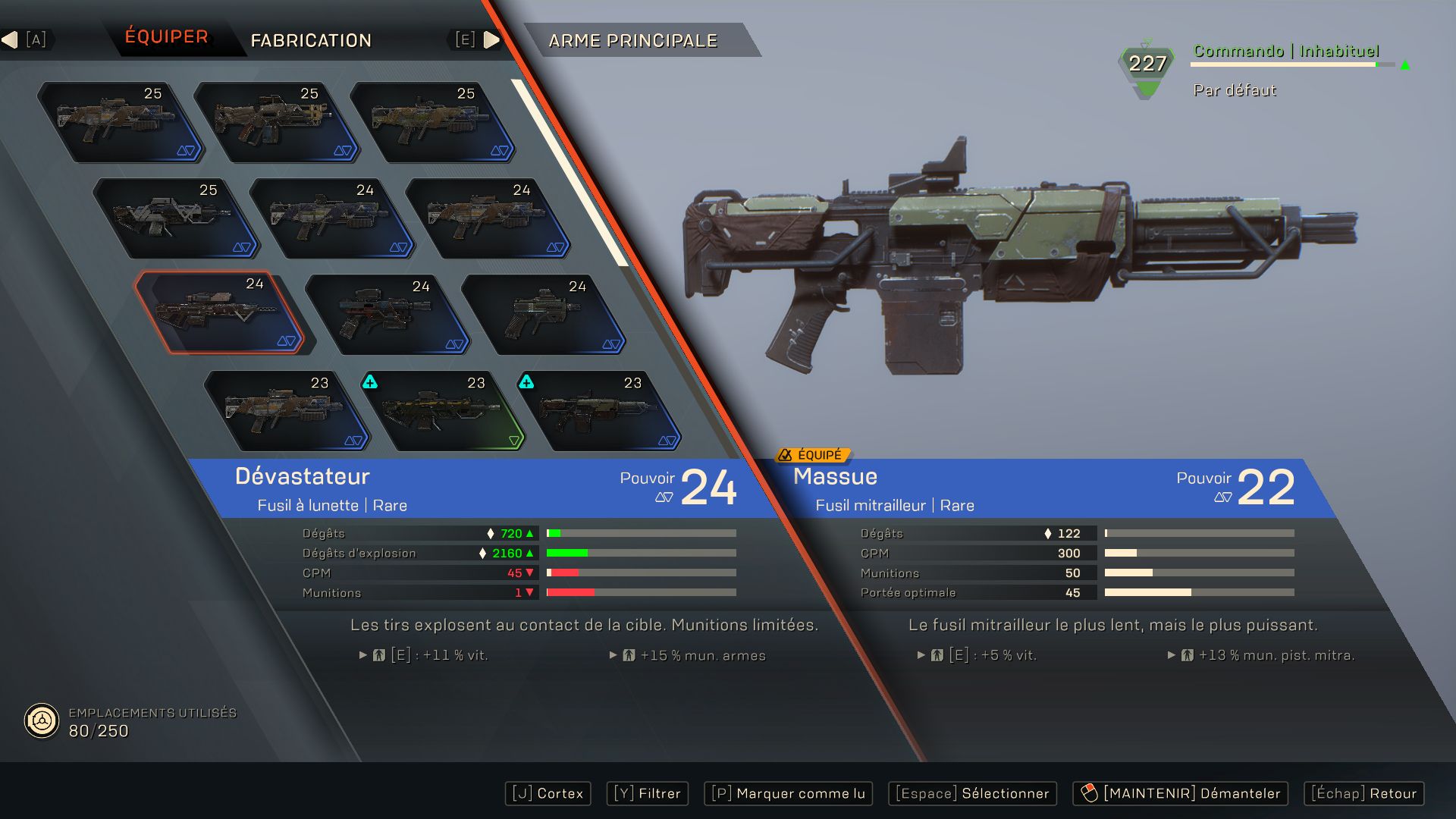Select the orange-outlined Dévastateur weapon slot

[219, 314]
